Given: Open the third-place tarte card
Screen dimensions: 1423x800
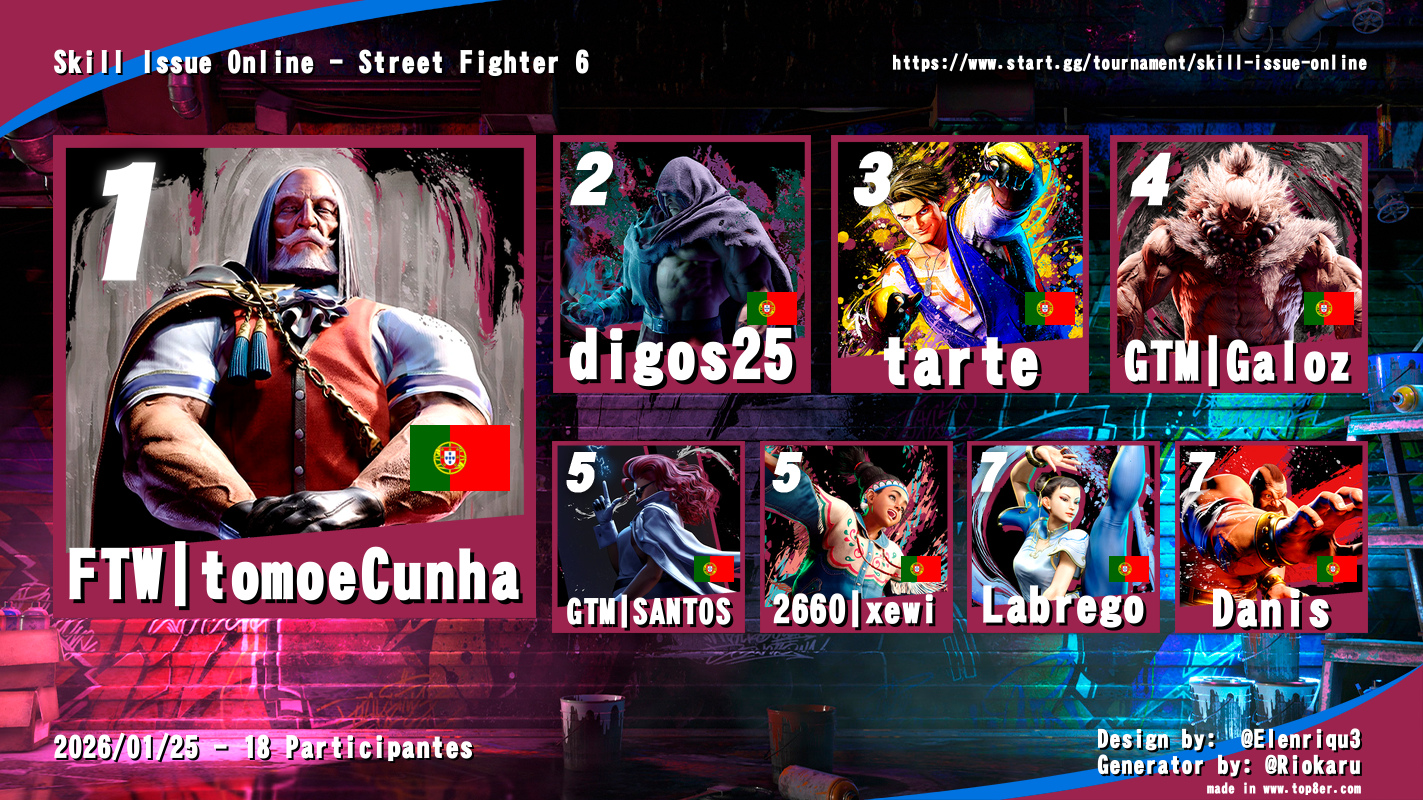Looking at the screenshot, I should pyautogui.click(x=960, y=265).
